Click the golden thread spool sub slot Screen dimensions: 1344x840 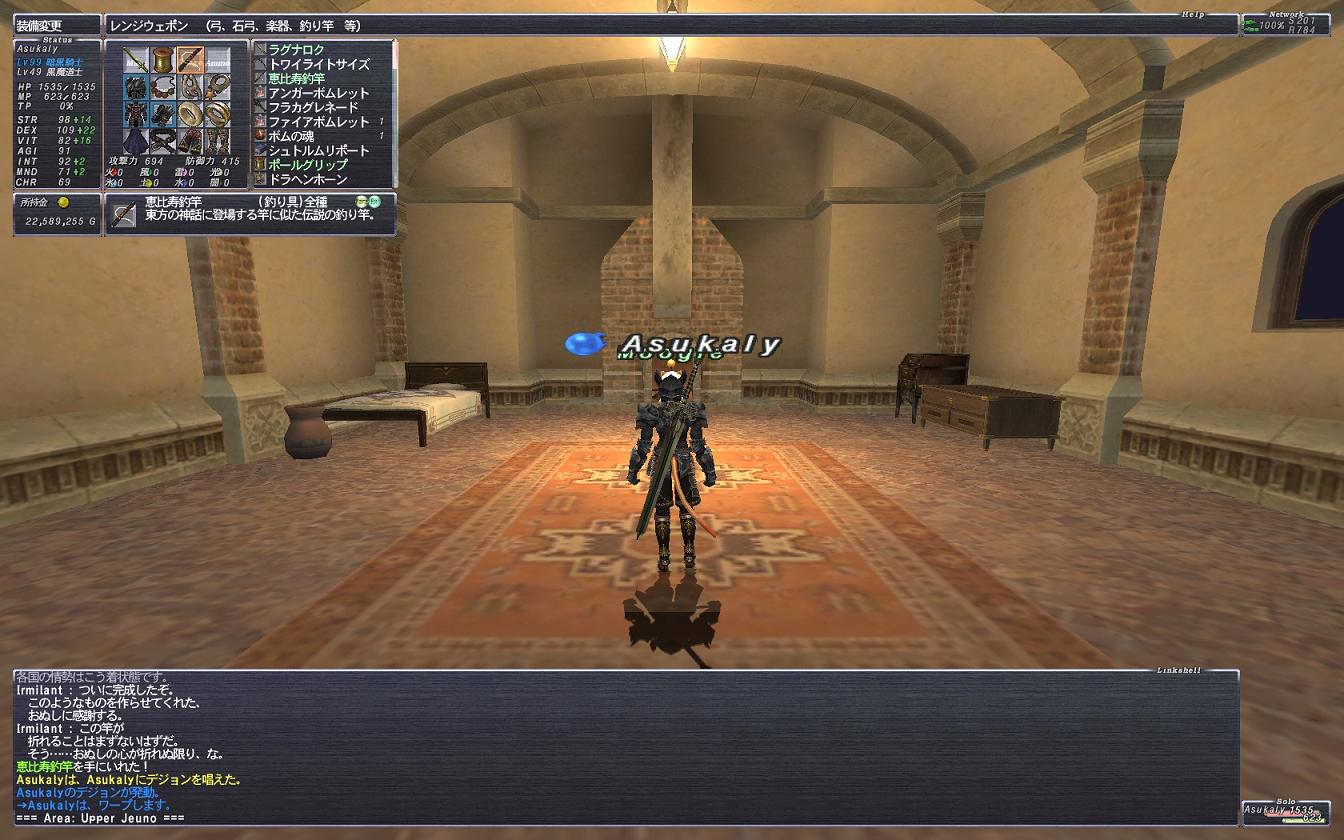164,60
